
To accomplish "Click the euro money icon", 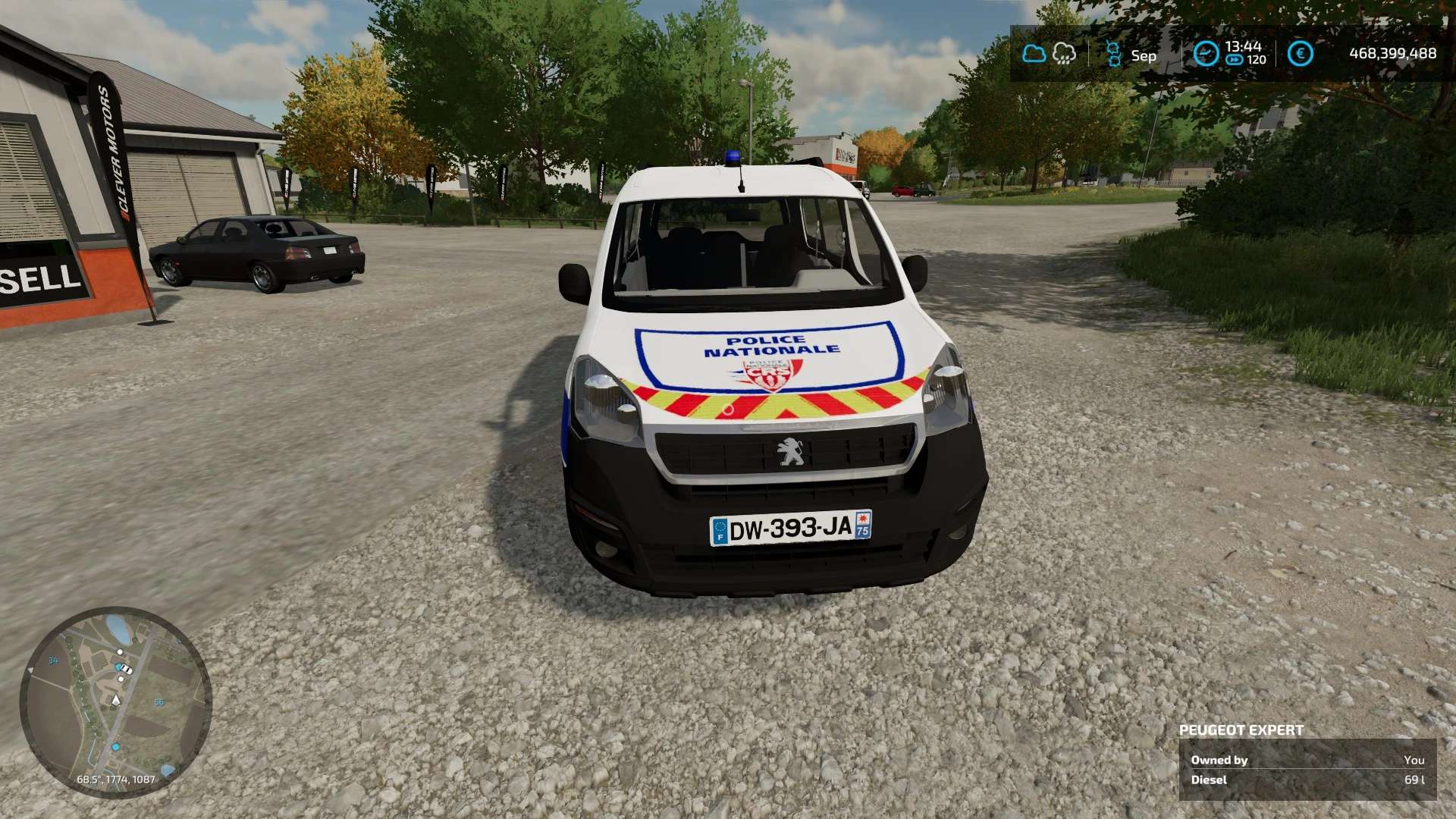I will [1300, 54].
